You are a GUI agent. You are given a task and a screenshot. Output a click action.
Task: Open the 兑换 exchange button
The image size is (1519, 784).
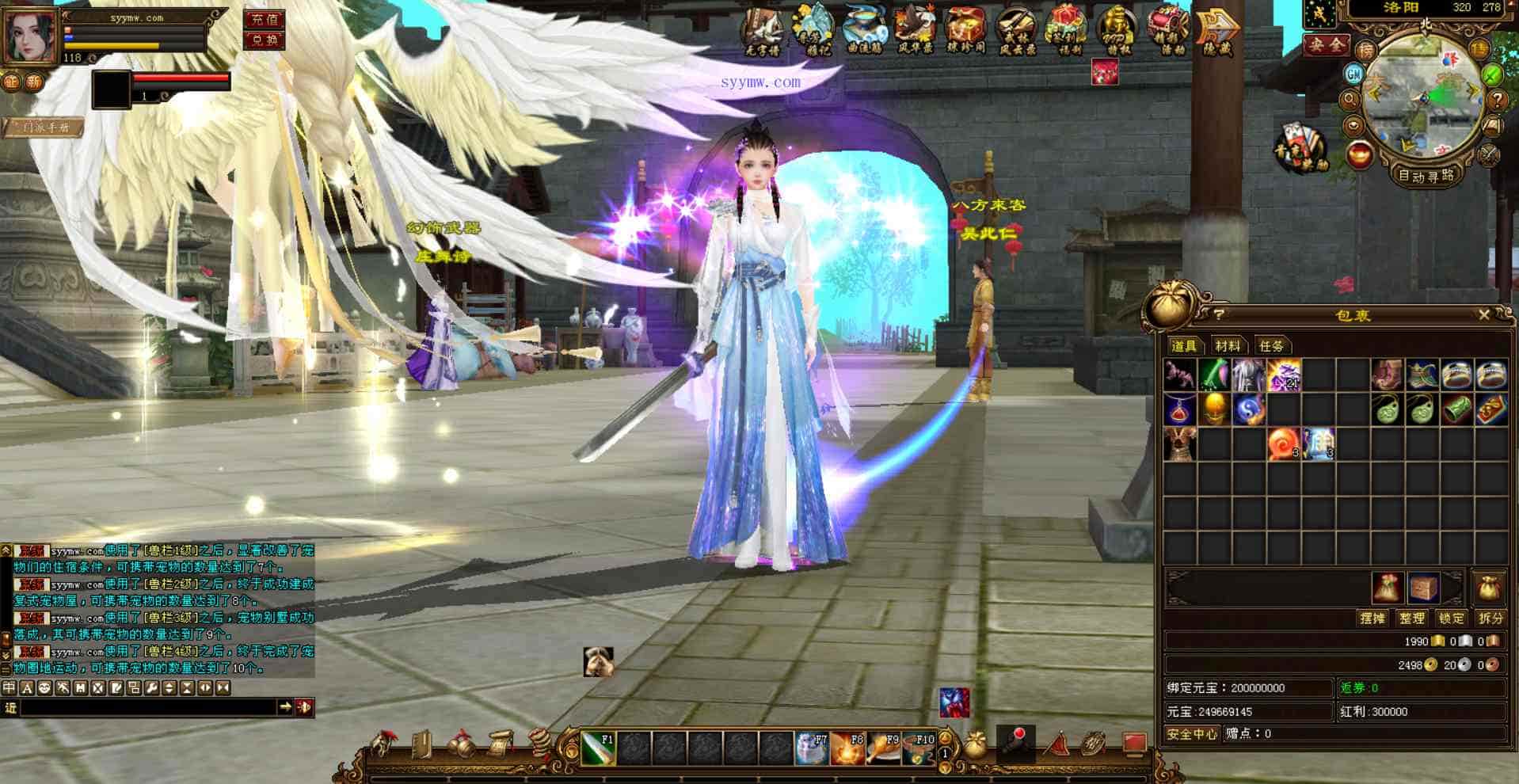(x=265, y=40)
